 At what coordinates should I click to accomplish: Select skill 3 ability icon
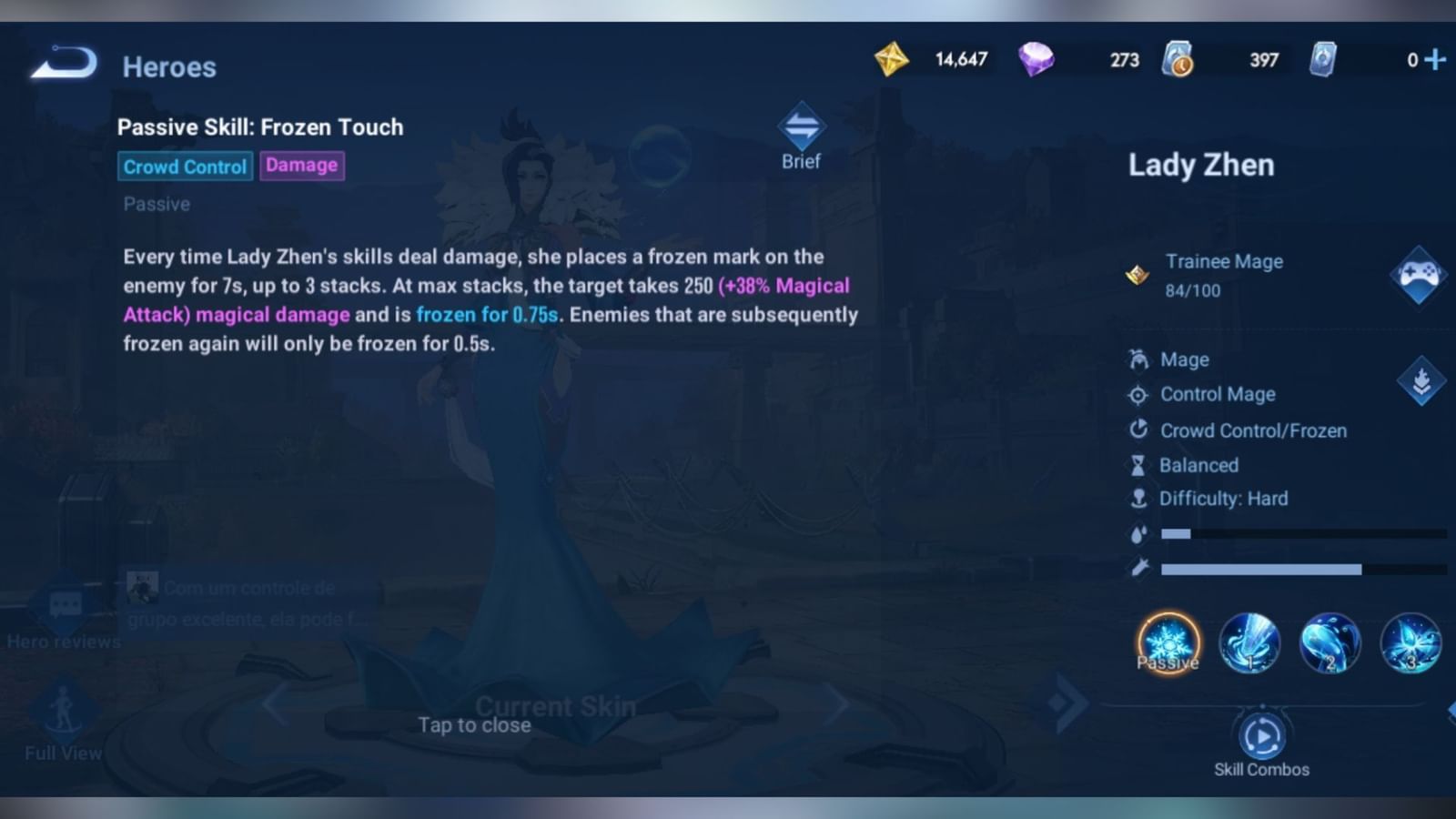1410,643
